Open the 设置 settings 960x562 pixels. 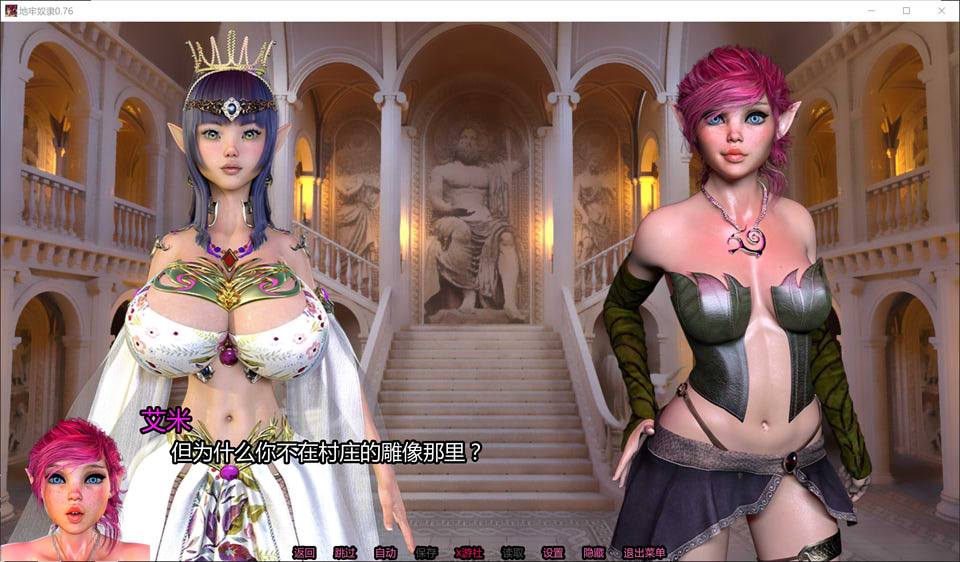[x=553, y=552]
